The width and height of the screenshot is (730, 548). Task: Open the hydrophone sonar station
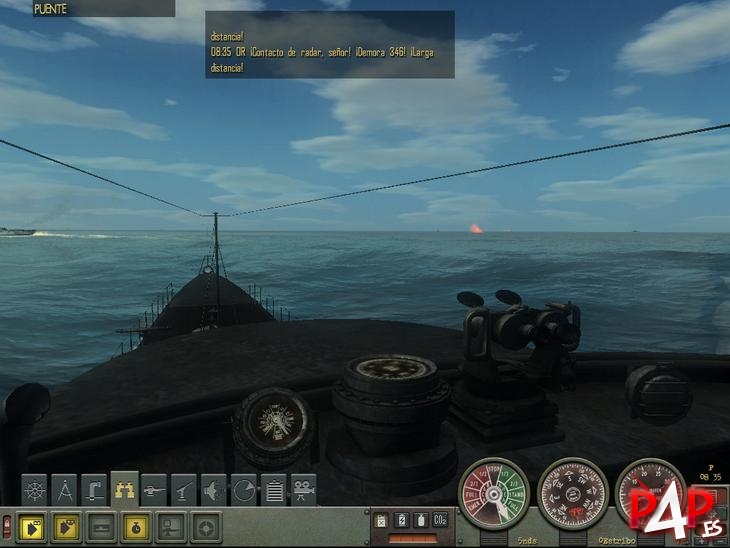(x=215, y=489)
